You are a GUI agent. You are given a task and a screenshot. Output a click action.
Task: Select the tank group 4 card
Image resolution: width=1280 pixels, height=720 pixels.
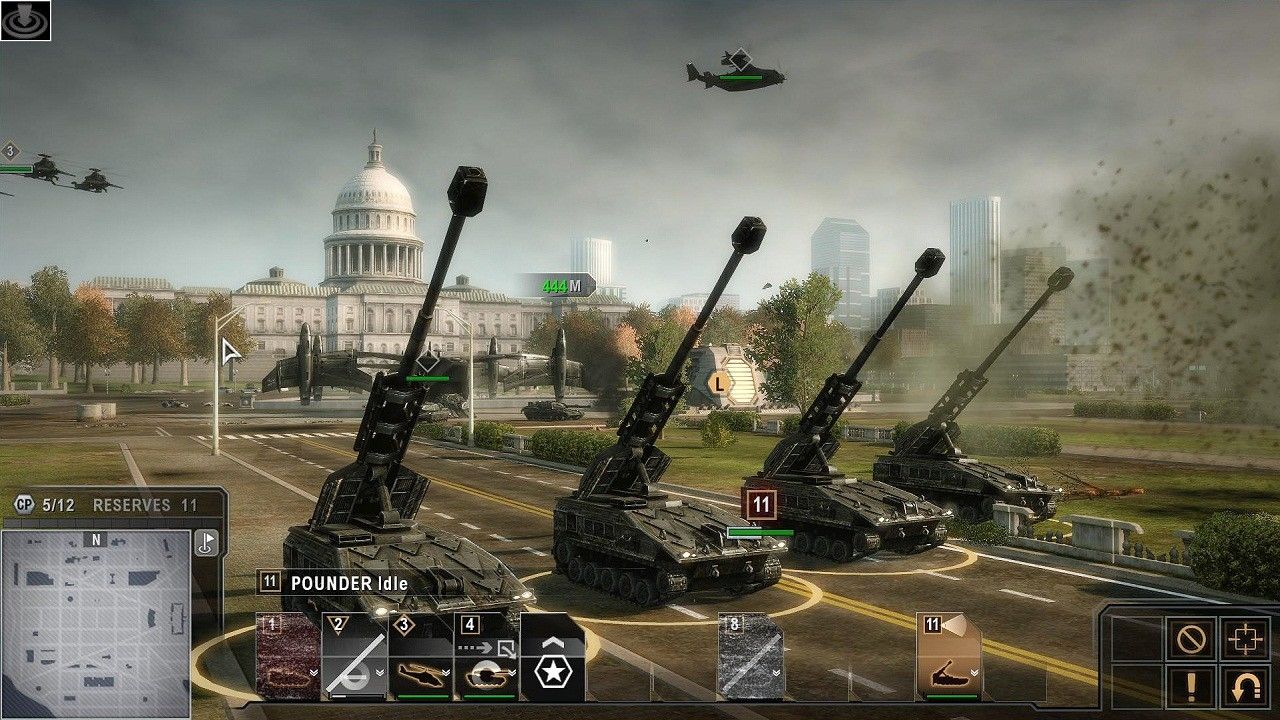pyautogui.click(x=486, y=657)
